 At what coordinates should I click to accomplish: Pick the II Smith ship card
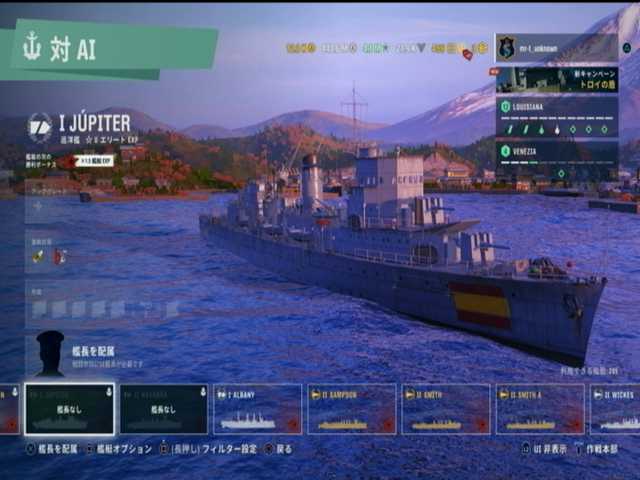tap(445, 409)
